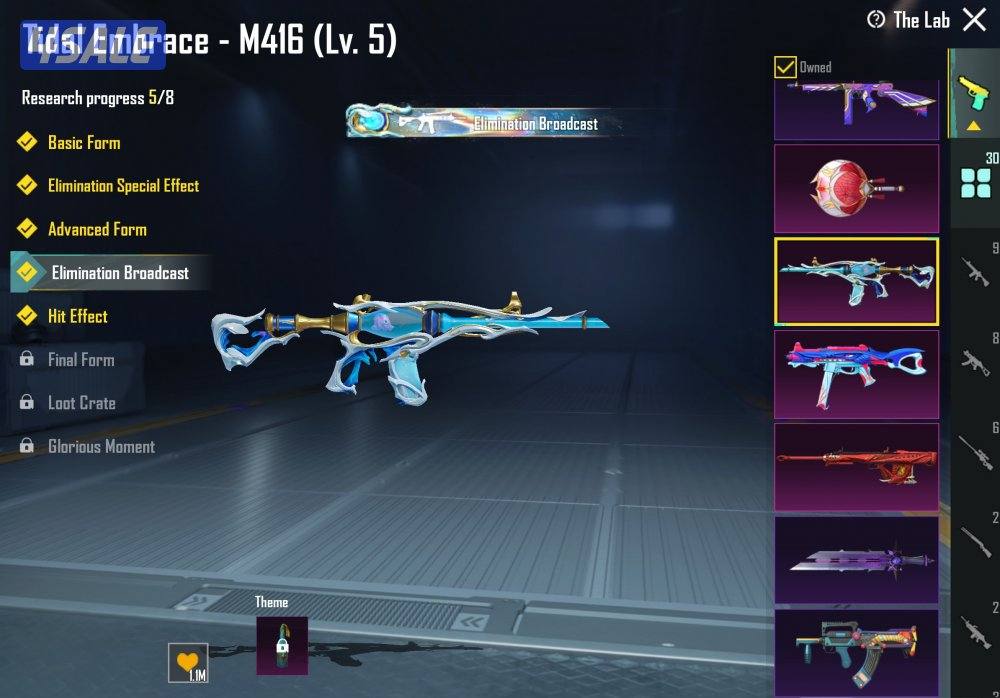Open The Lab help question mark
1000x698 pixels.
(x=876, y=20)
